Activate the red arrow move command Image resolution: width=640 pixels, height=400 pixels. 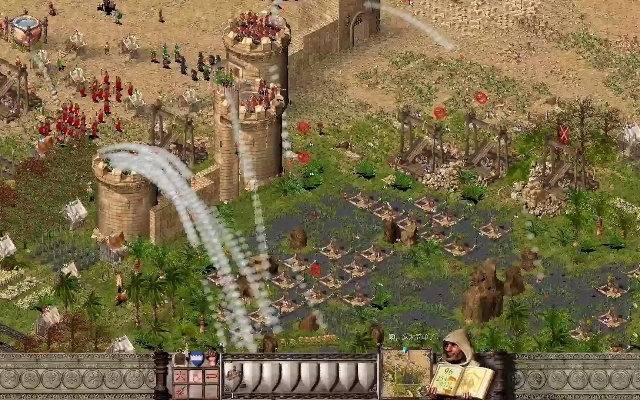(x=211, y=376)
